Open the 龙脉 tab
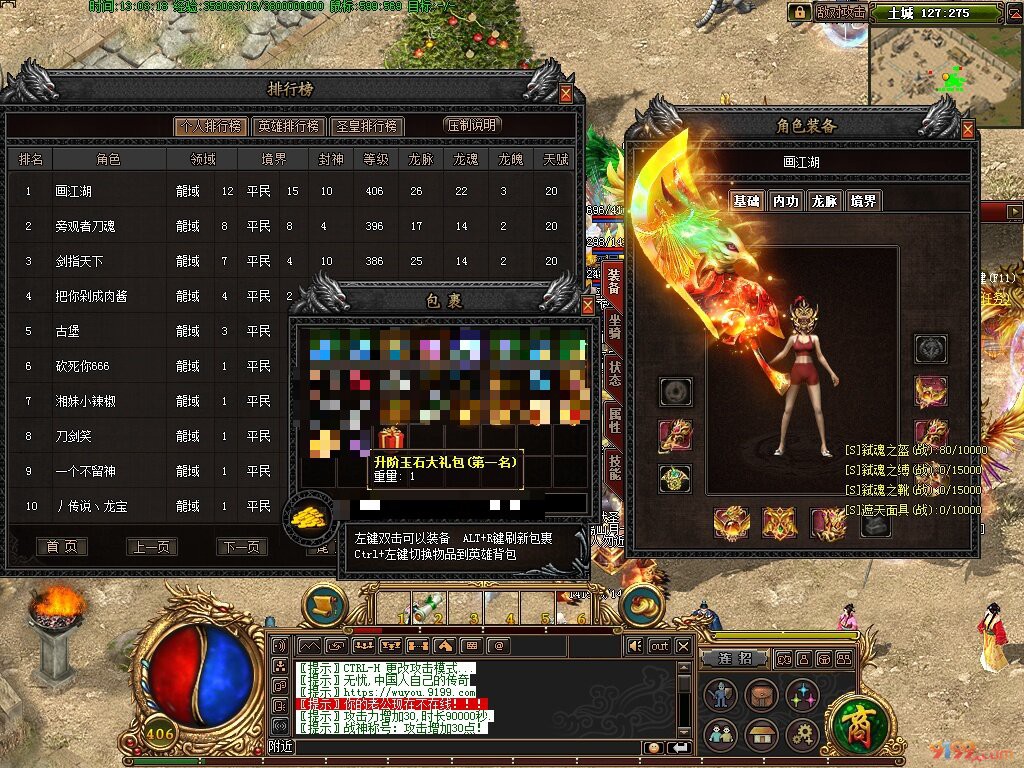The width and height of the screenshot is (1024, 768). pyautogui.click(x=824, y=201)
